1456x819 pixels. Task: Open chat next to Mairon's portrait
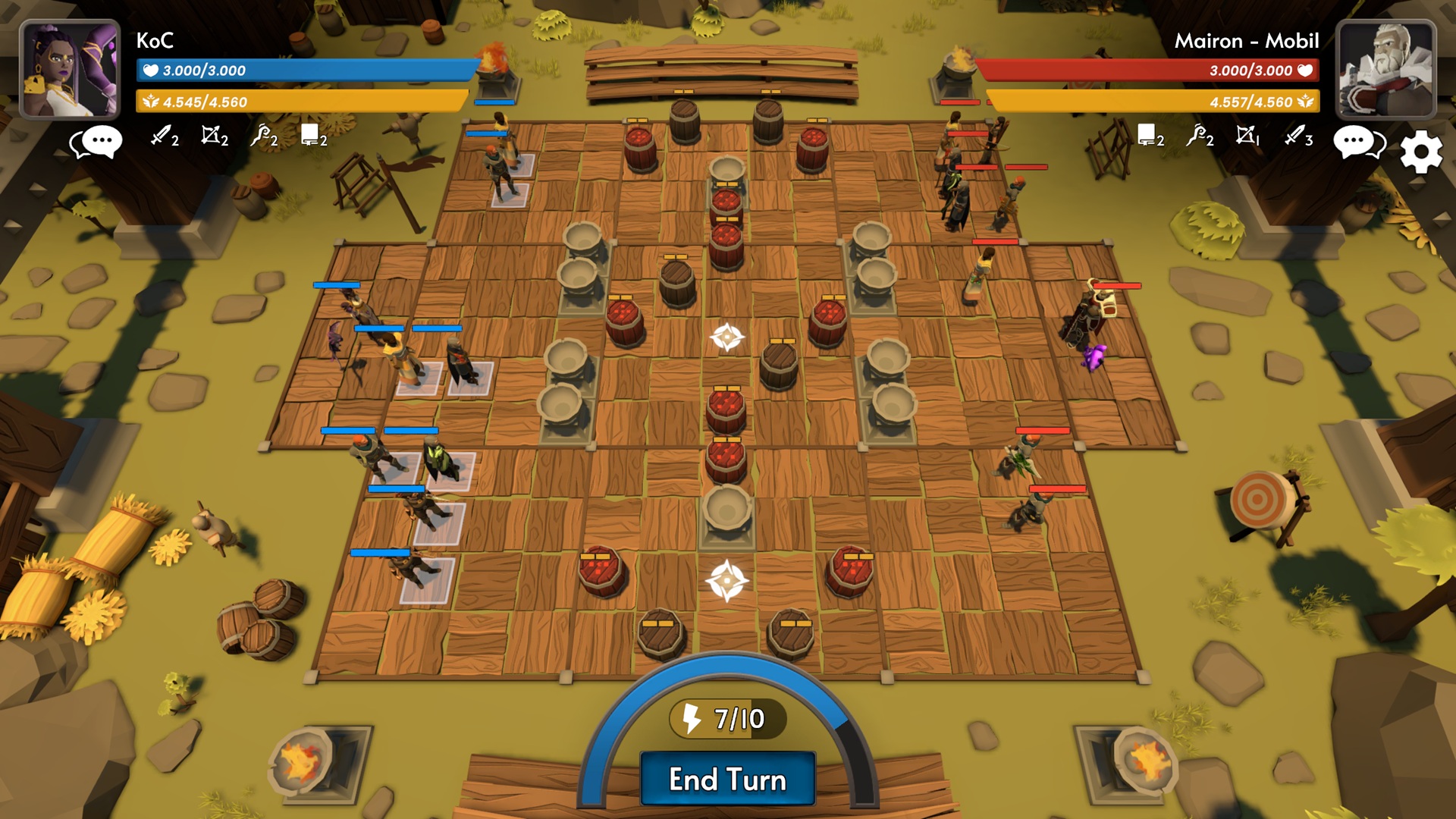[x=1357, y=140]
